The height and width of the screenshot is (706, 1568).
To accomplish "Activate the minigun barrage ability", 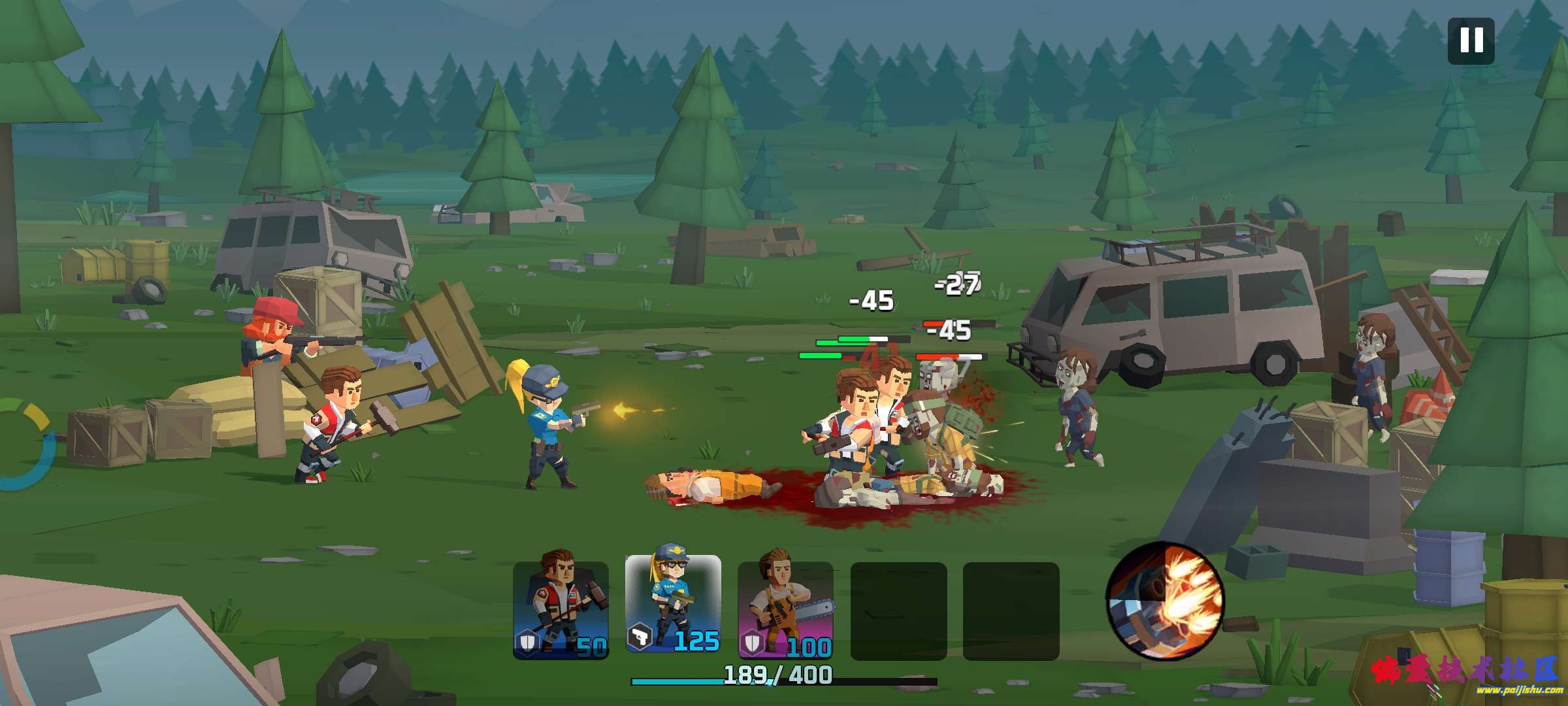I will tap(1164, 599).
